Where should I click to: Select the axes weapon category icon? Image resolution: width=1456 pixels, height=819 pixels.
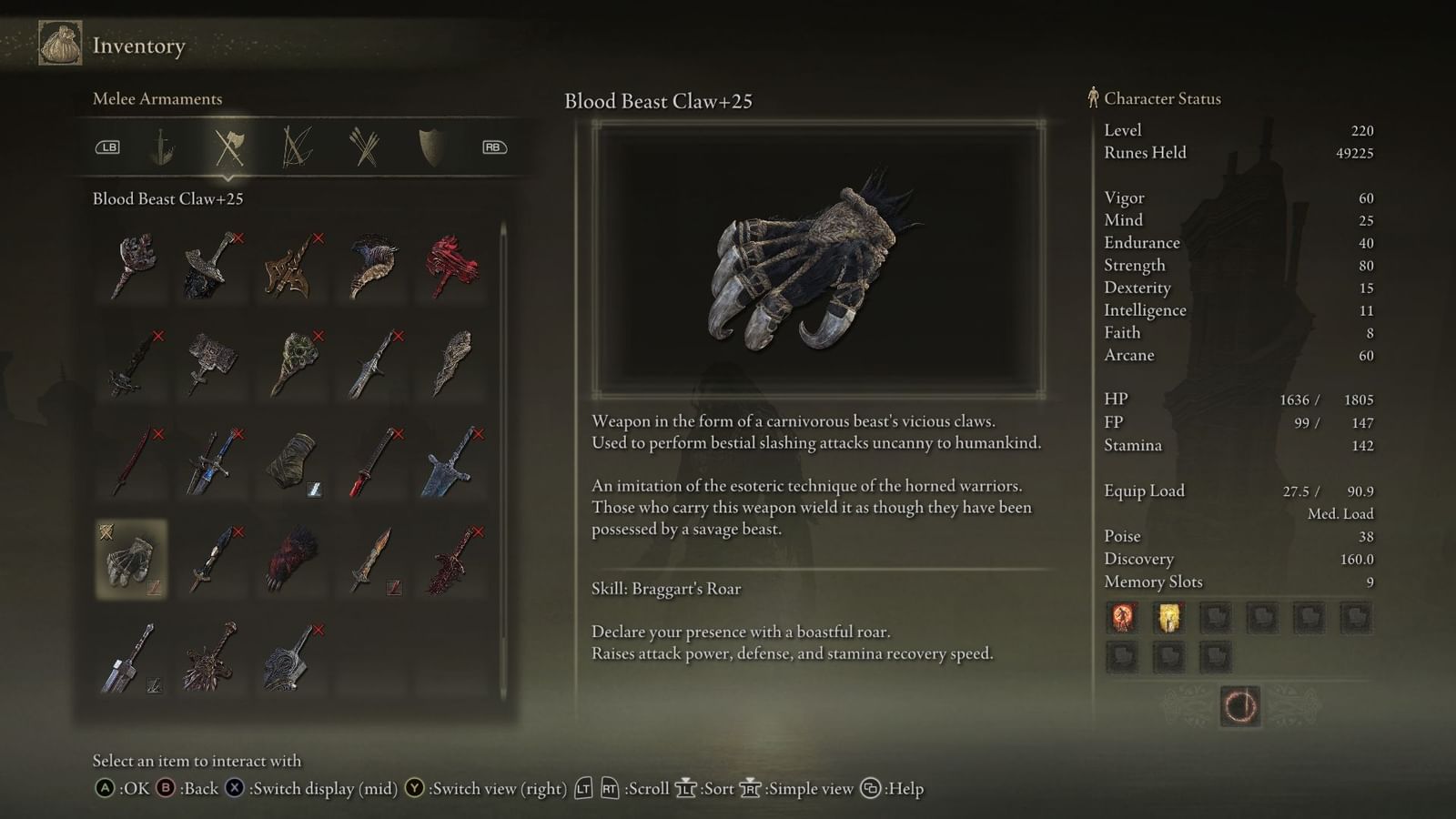(x=230, y=146)
